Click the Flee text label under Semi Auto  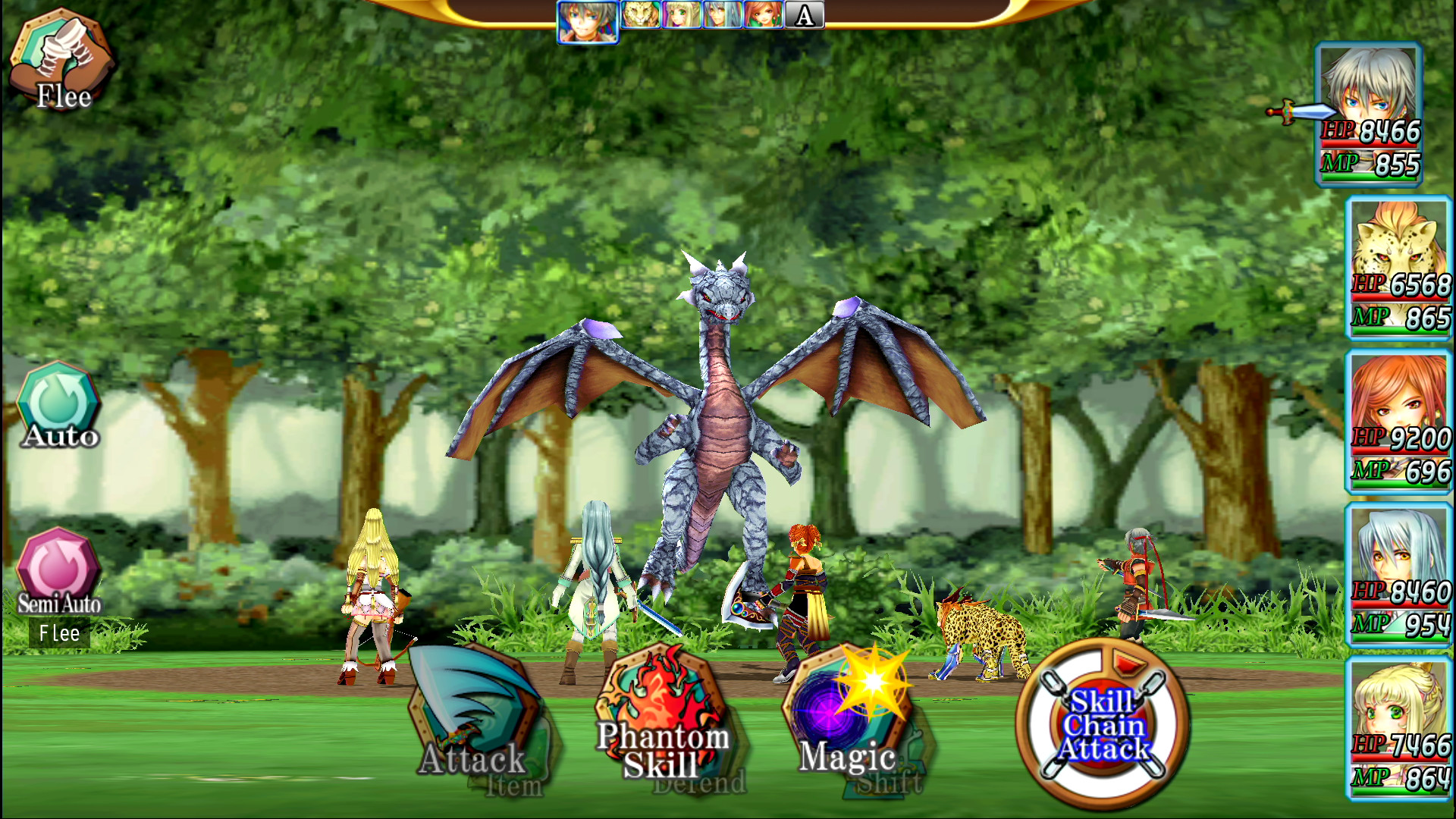click(59, 633)
